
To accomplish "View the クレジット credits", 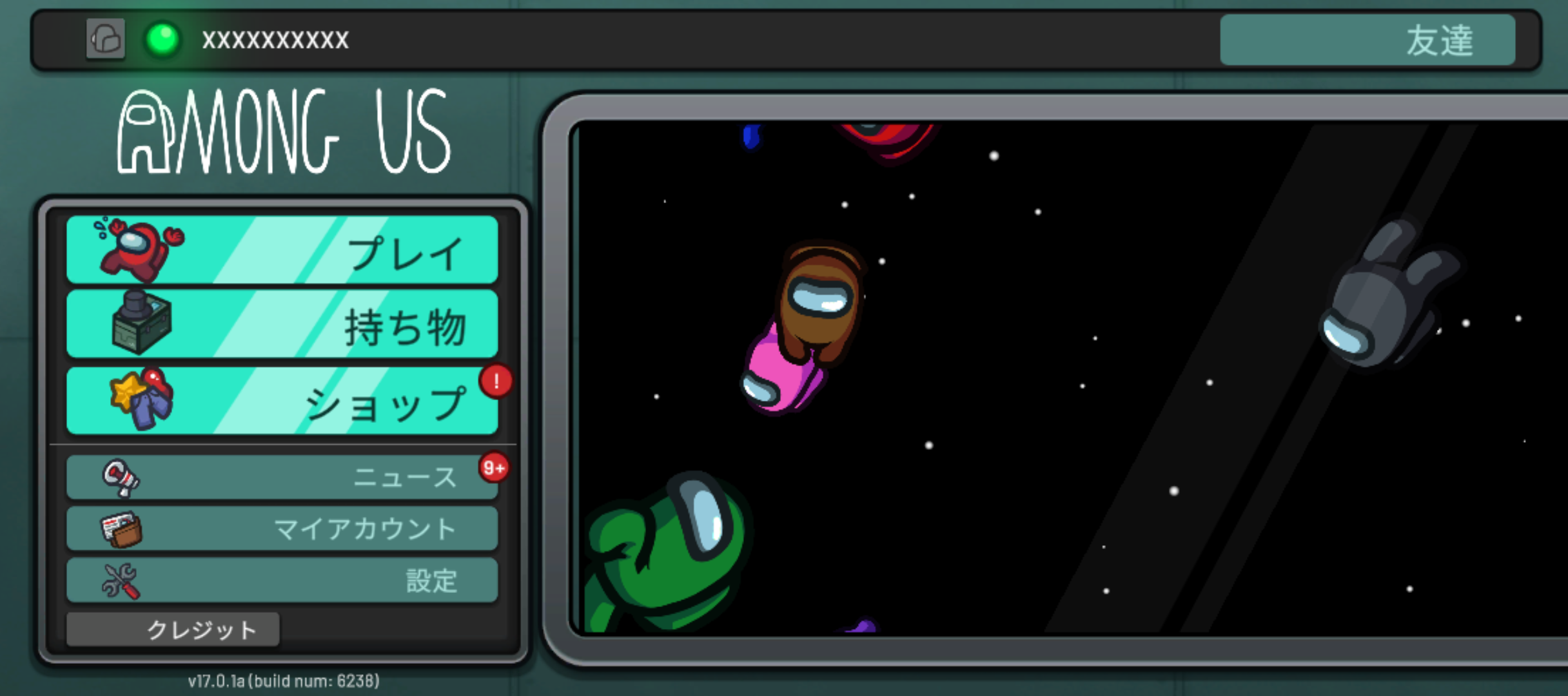I will click(x=173, y=629).
